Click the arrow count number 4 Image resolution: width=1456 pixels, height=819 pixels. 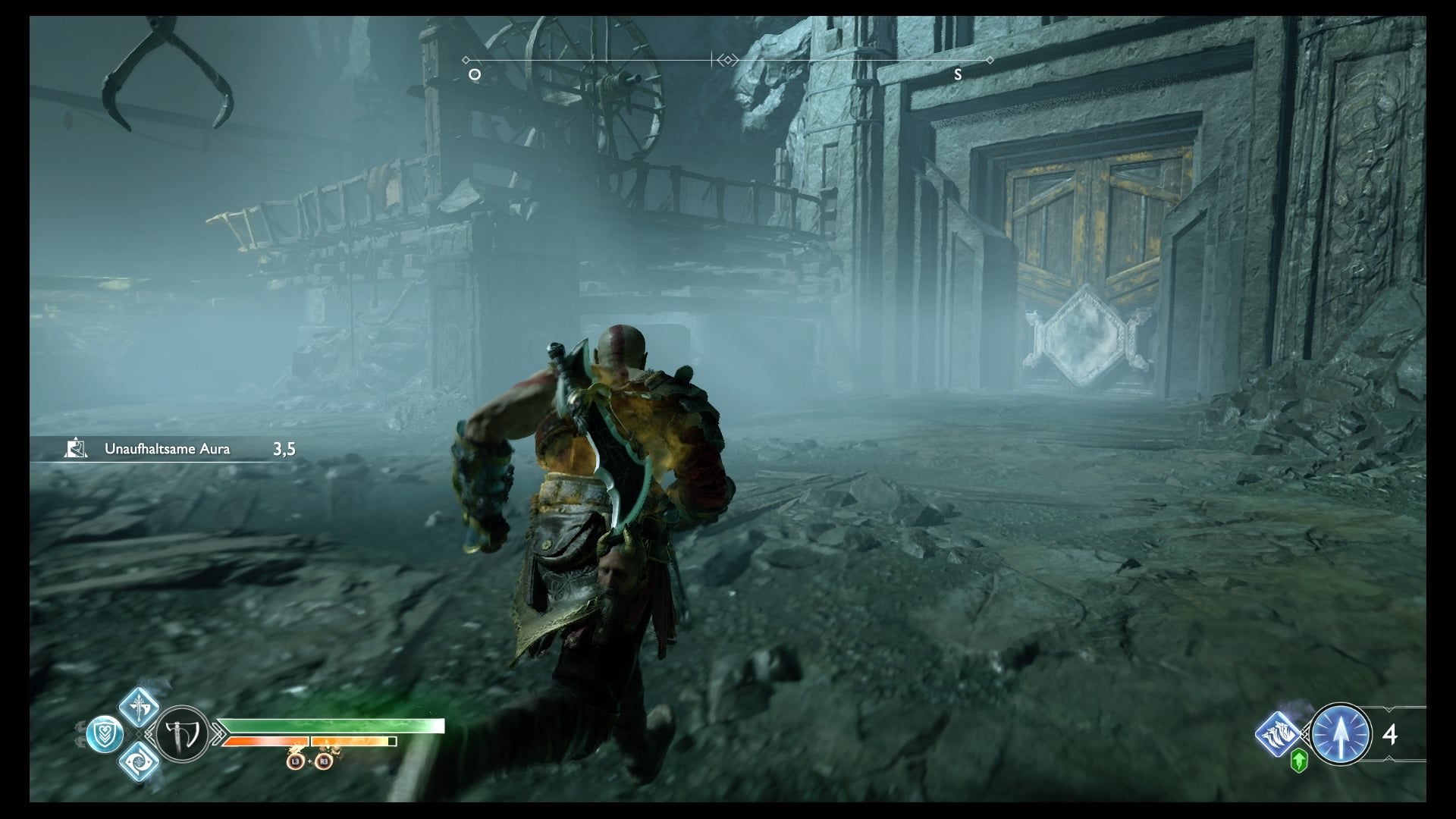[x=1390, y=736]
